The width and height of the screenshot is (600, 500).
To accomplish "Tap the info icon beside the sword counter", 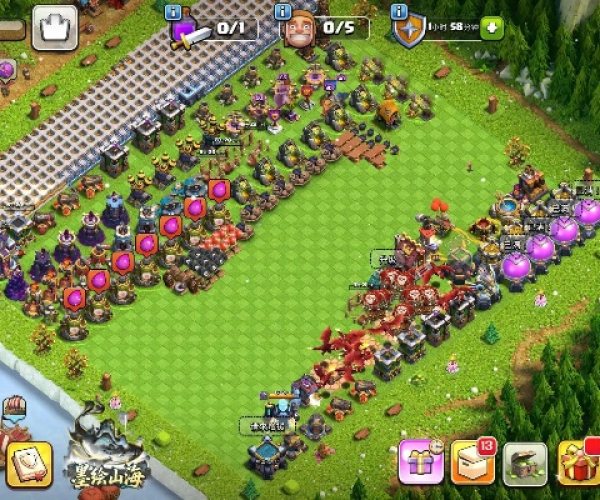I will [173, 12].
